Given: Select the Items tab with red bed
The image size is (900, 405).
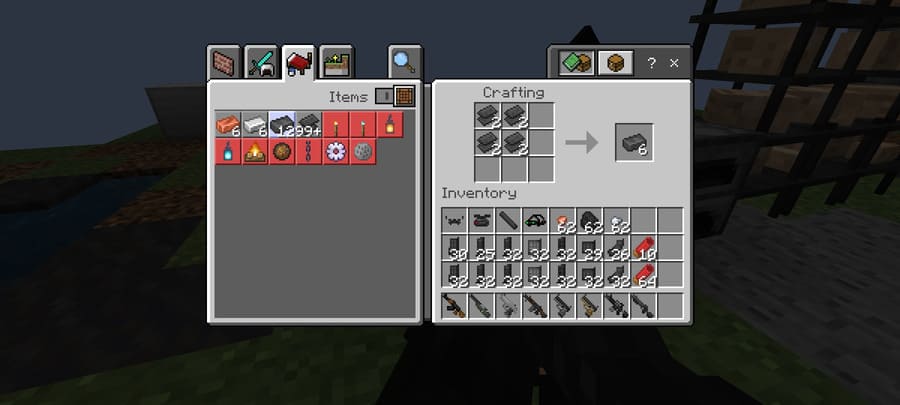Looking at the screenshot, I should 298,64.
